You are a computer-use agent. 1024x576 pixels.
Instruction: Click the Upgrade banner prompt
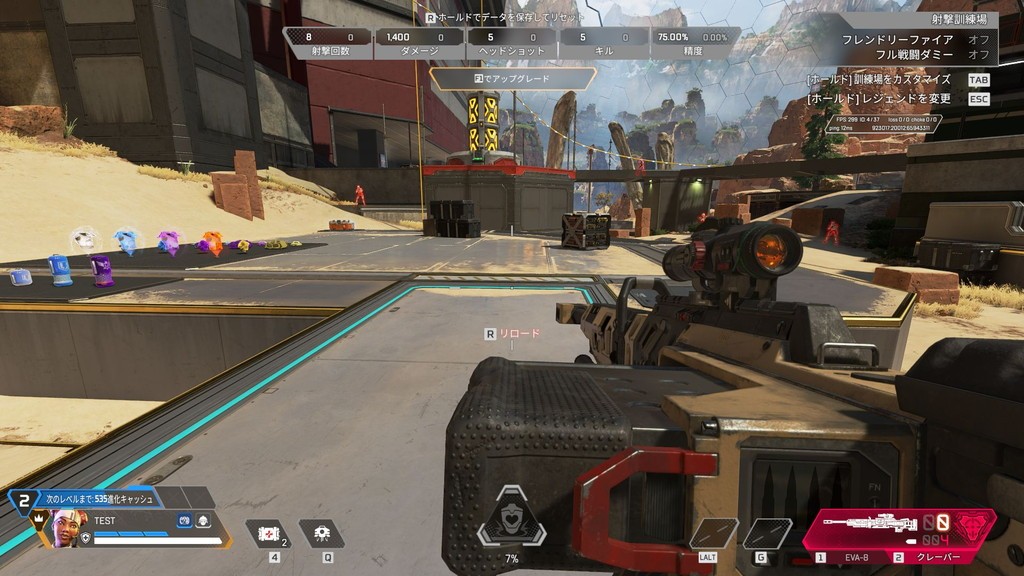(x=512, y=78)
